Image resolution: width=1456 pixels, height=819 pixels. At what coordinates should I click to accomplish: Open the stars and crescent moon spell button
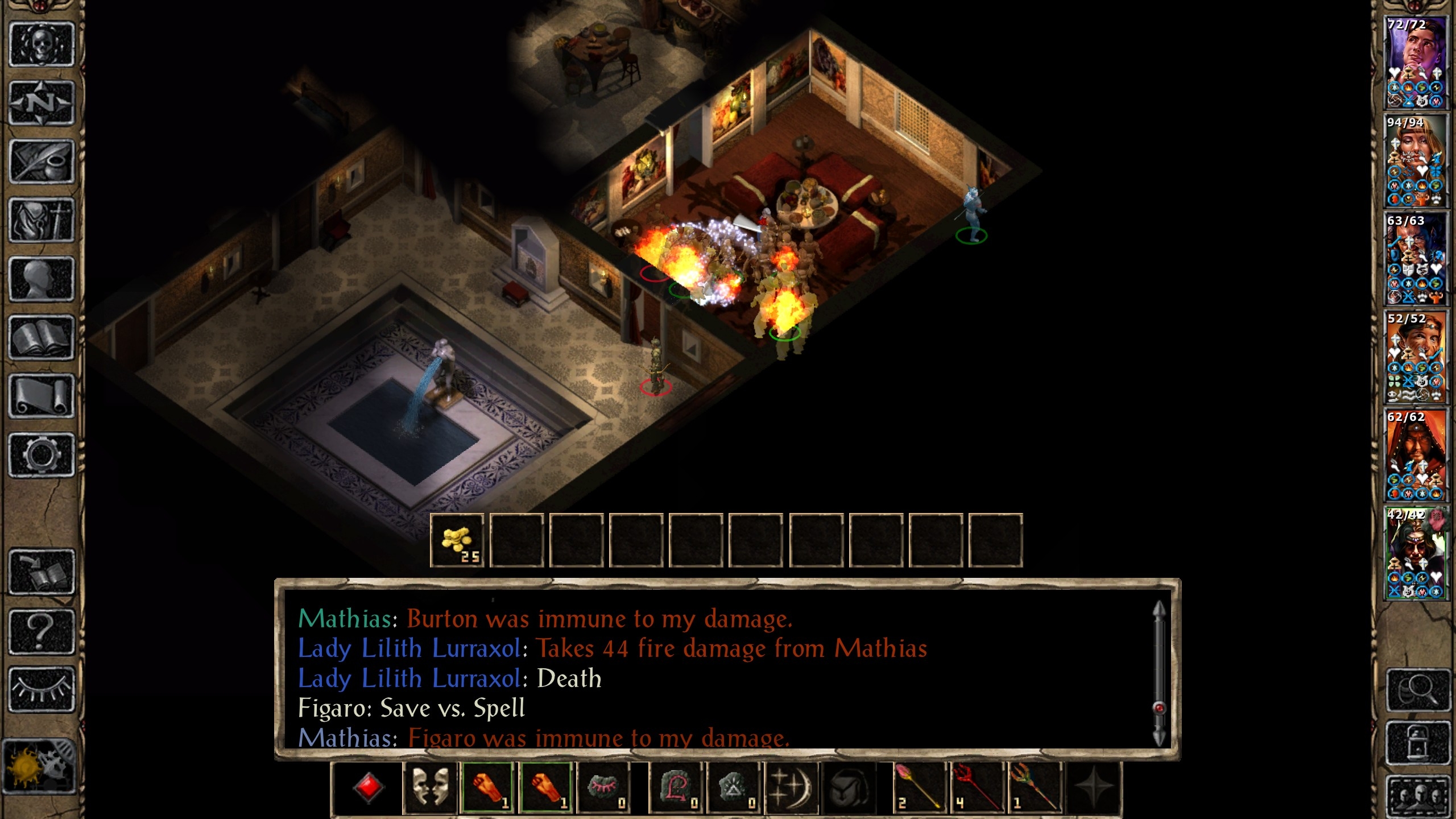click(791, 787)
